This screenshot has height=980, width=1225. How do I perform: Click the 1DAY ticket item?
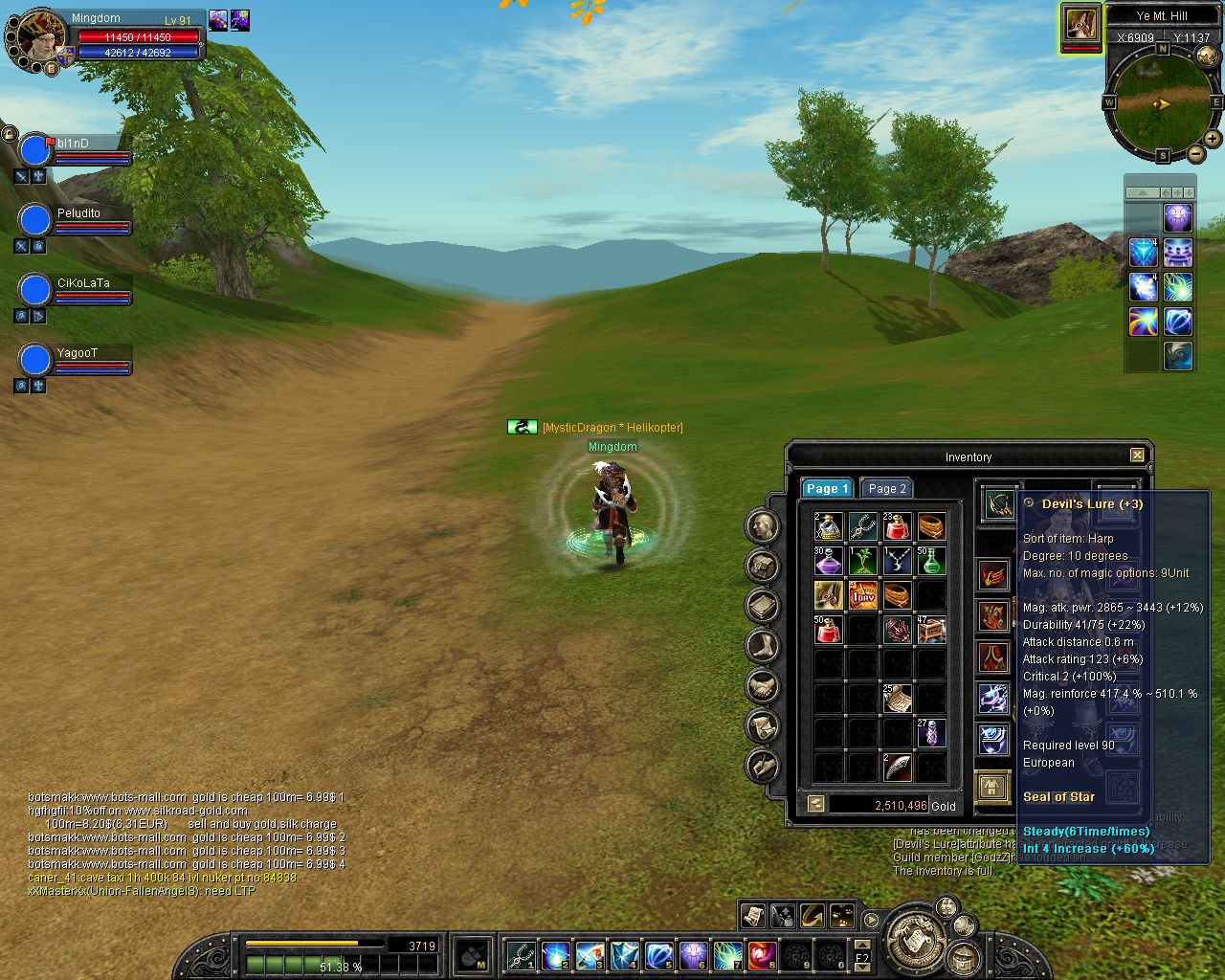[x=863, y=595]
